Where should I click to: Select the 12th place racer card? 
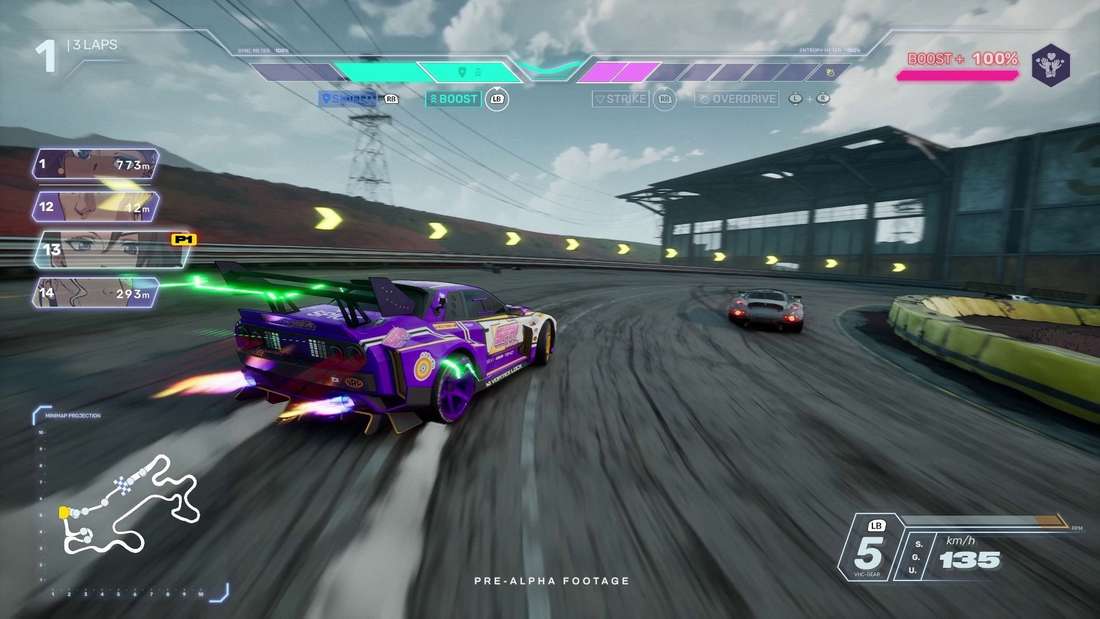pos(96,207)
